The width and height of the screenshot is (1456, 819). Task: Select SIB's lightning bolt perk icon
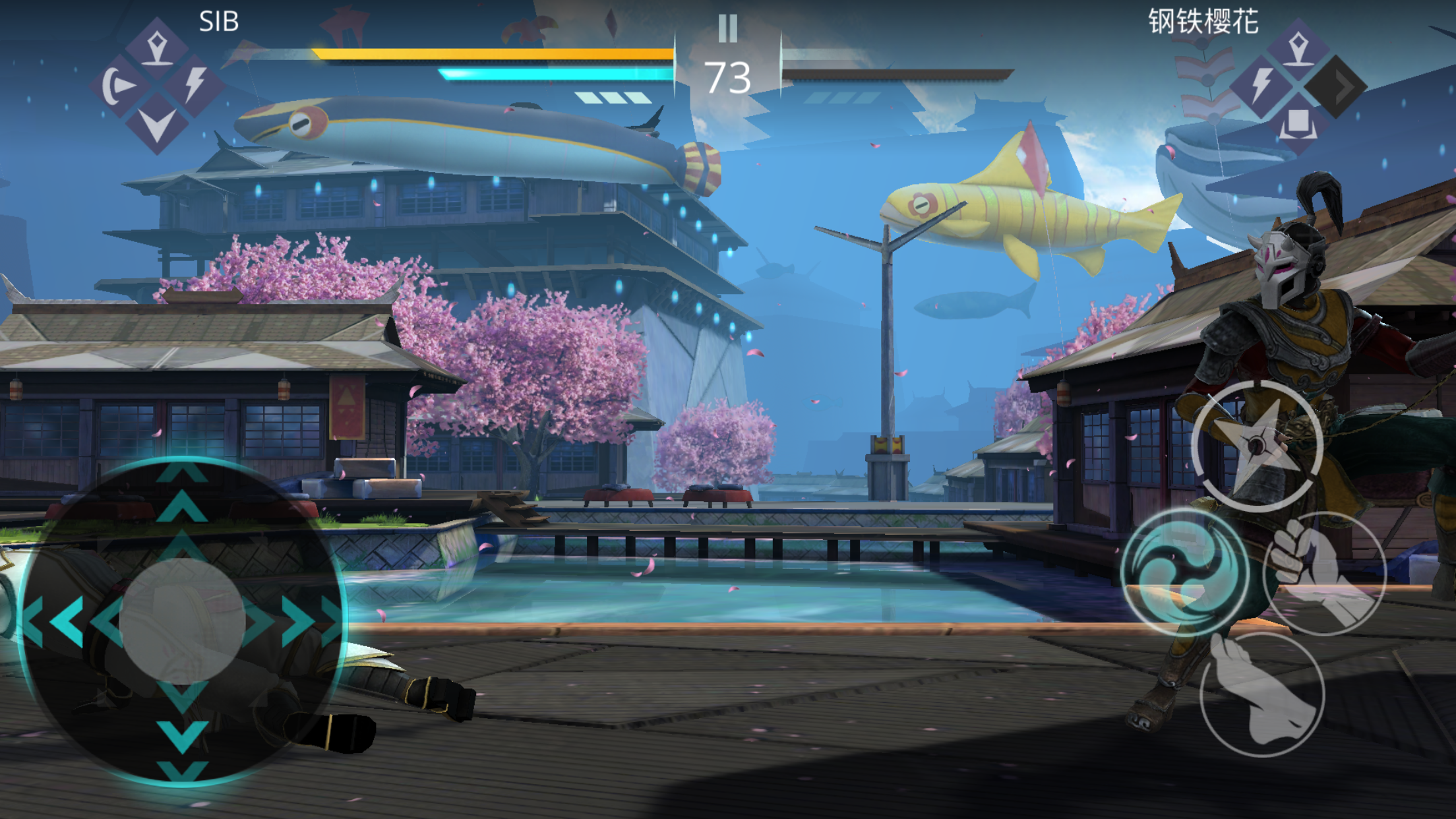point(195,86)
